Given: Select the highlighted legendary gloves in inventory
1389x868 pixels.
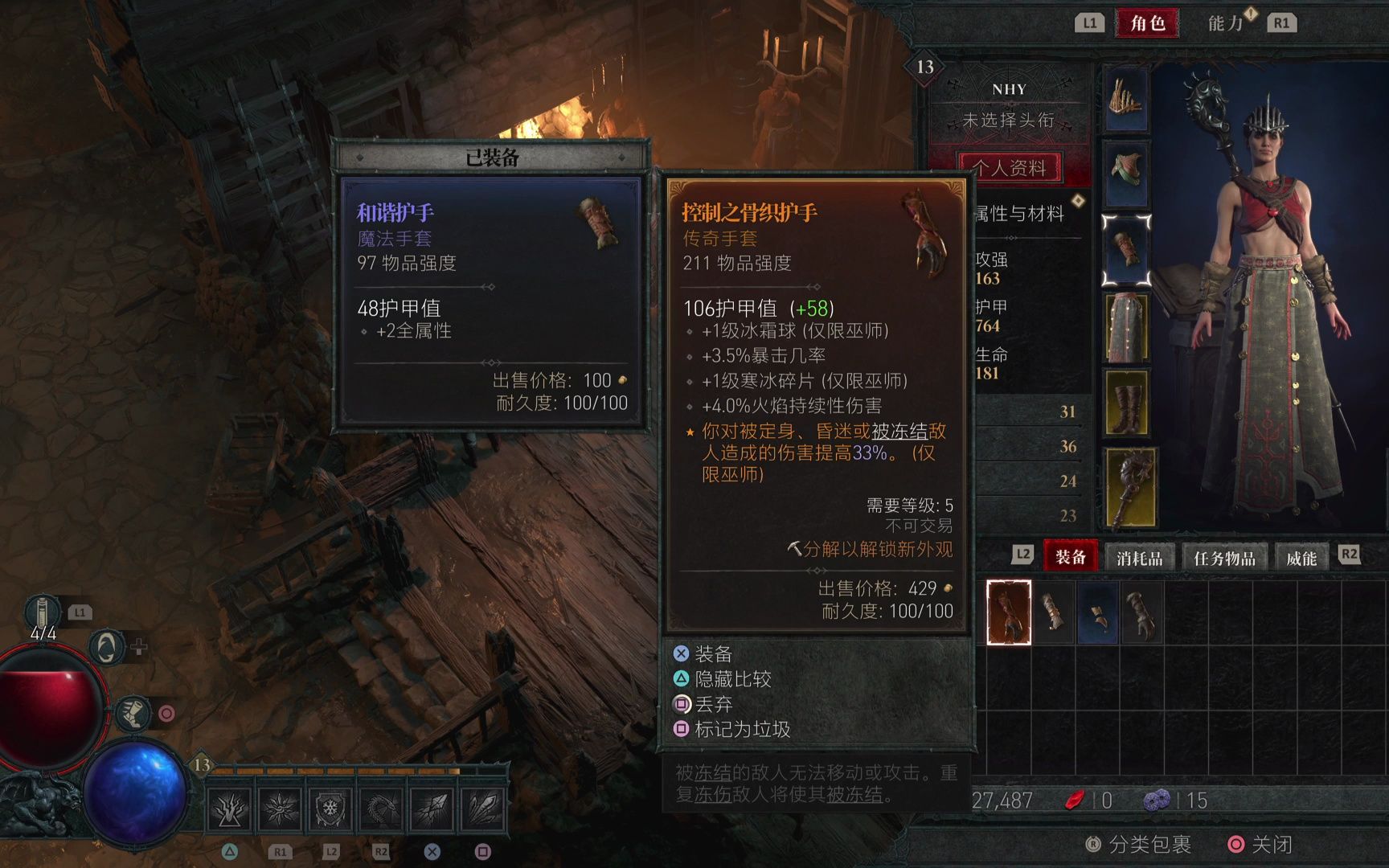Looking at the screenshot, I should [x=1009, y=612].
